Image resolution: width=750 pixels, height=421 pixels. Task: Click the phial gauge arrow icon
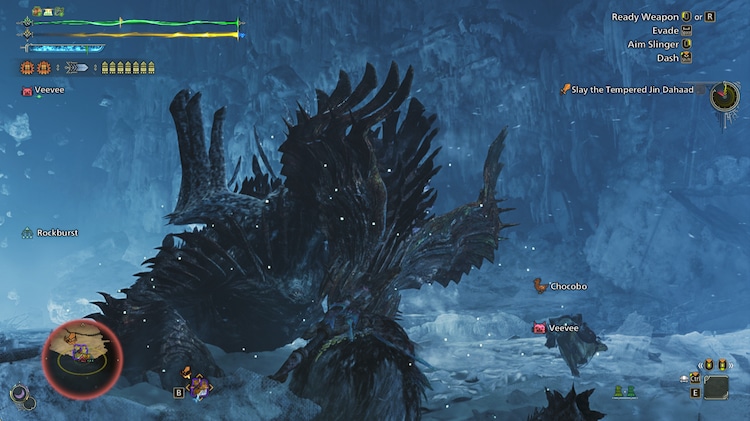pos(77,68)
